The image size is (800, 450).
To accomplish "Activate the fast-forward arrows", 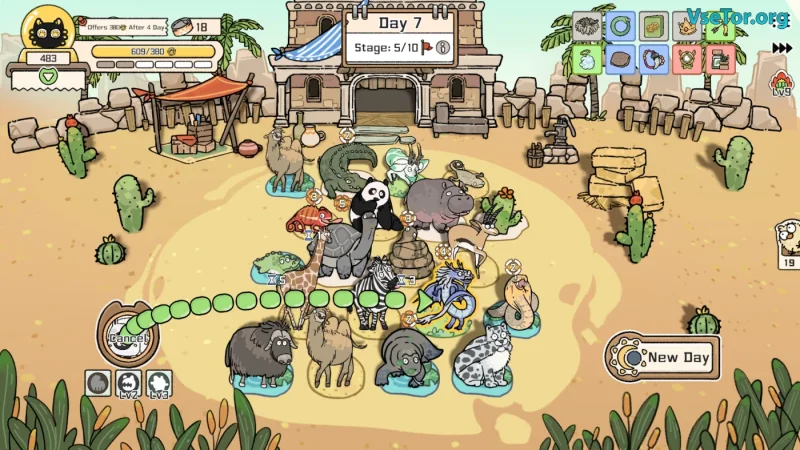I will pyautogui.click(x=781, y=47).
